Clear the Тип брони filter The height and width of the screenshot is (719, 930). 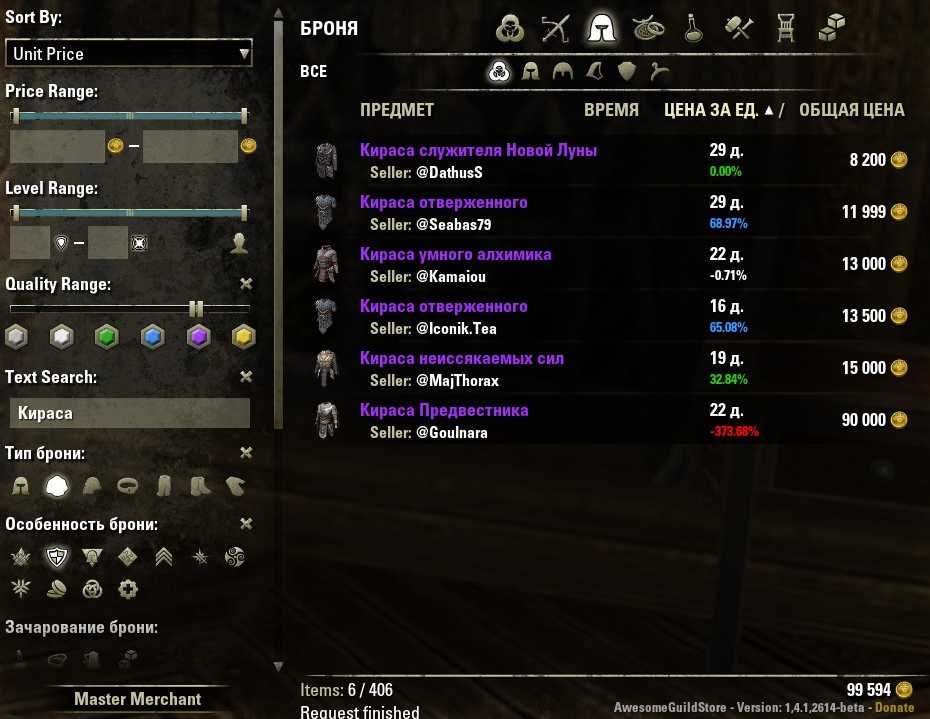[247, 453]
